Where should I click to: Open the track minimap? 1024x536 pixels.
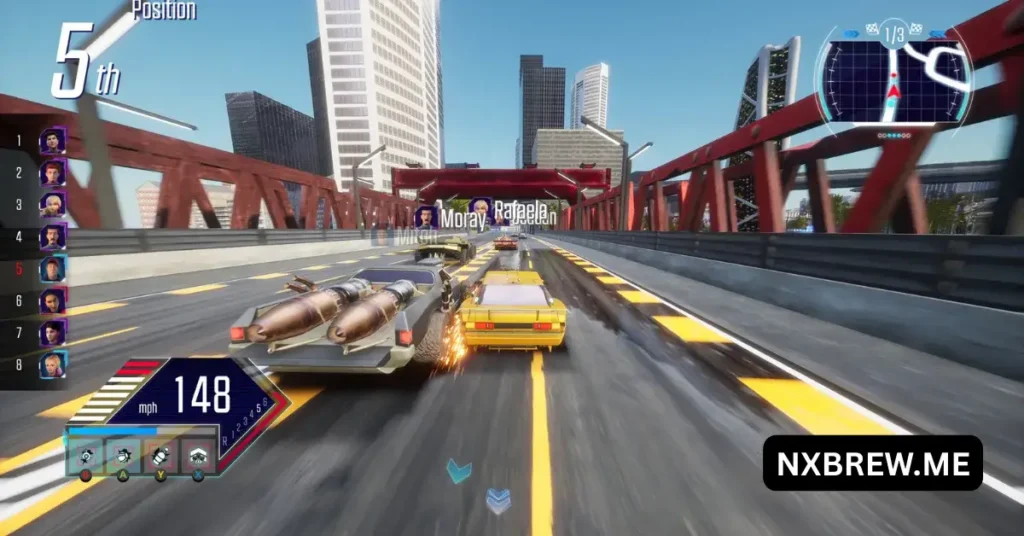(x=893, y=78)
